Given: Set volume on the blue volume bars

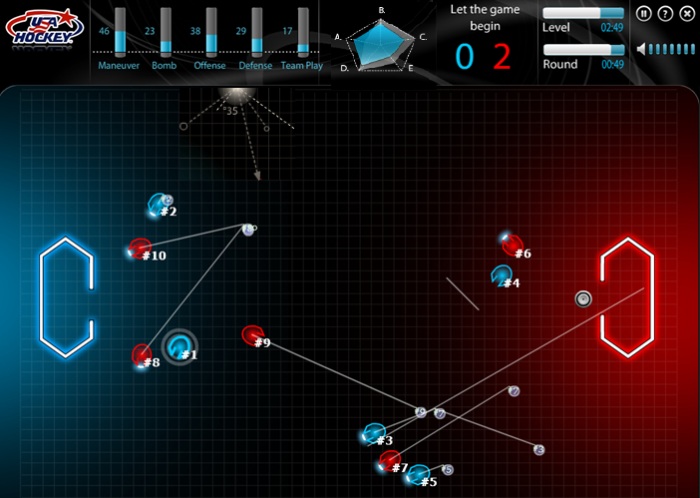Looking at the screenshot, I should click(x=670, y=48).
